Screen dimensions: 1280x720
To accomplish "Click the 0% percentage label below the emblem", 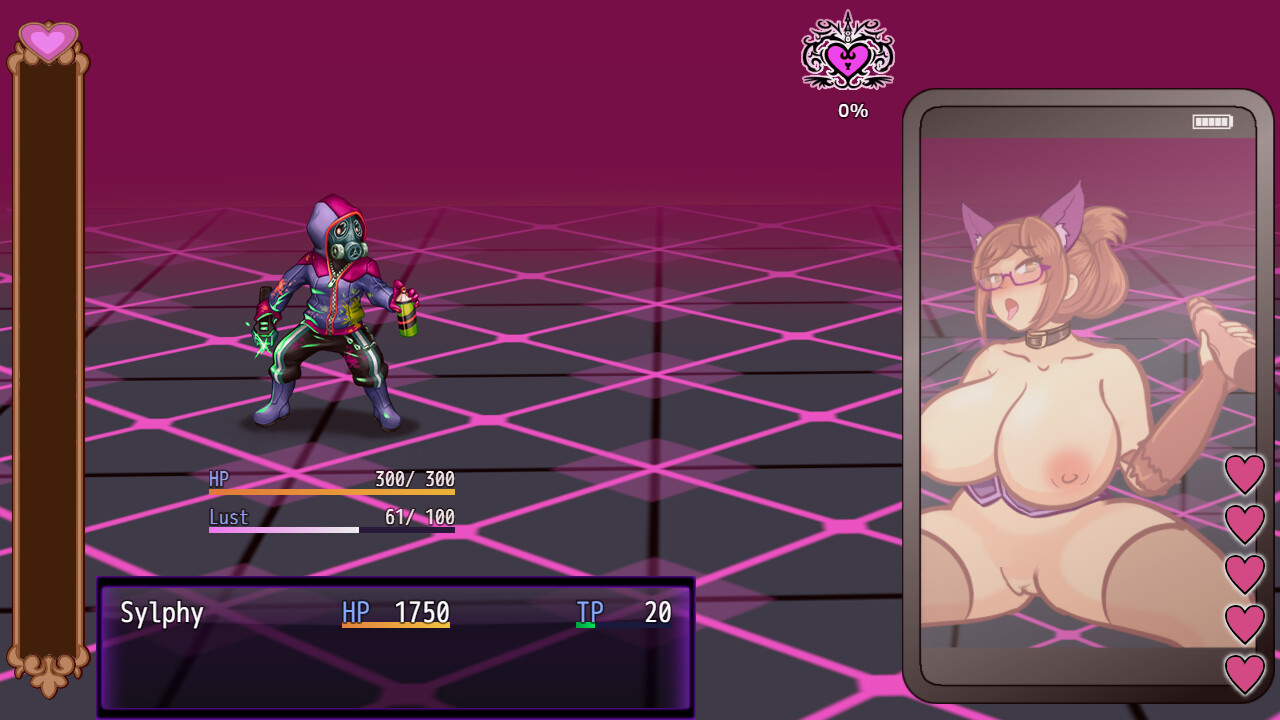I will [852, 110].
